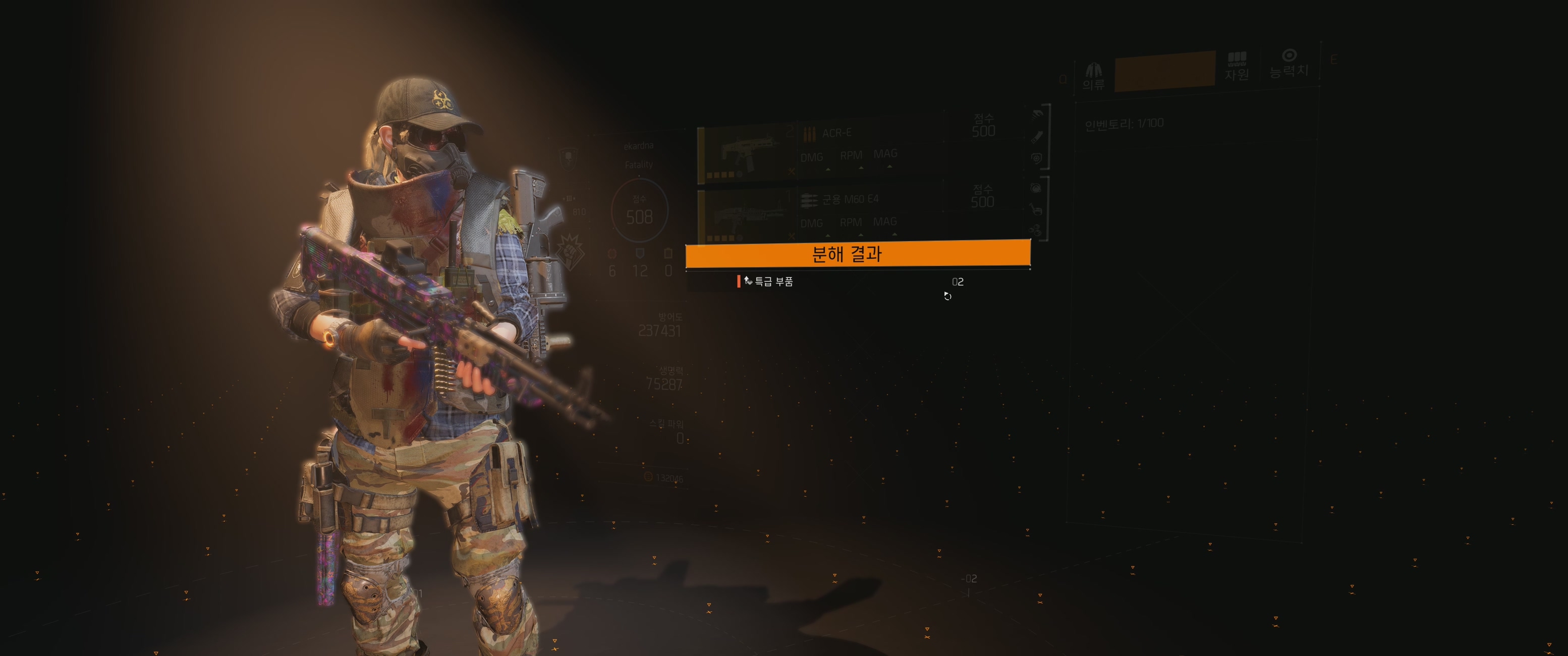
Task: Switch to the 자원 resources tab
Action: pos(1236,67)
